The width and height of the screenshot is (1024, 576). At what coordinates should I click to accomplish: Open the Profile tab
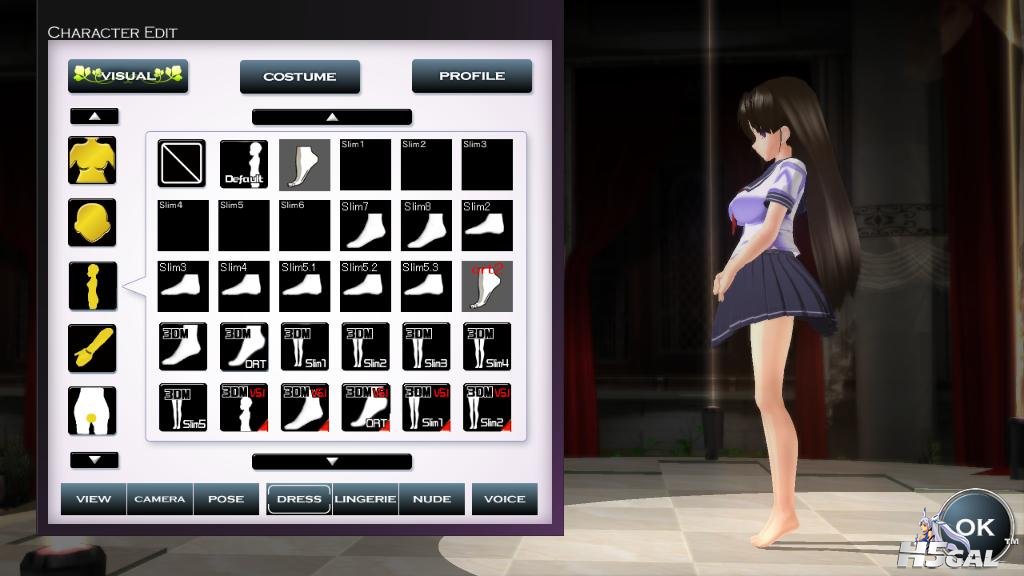[472, 76]
